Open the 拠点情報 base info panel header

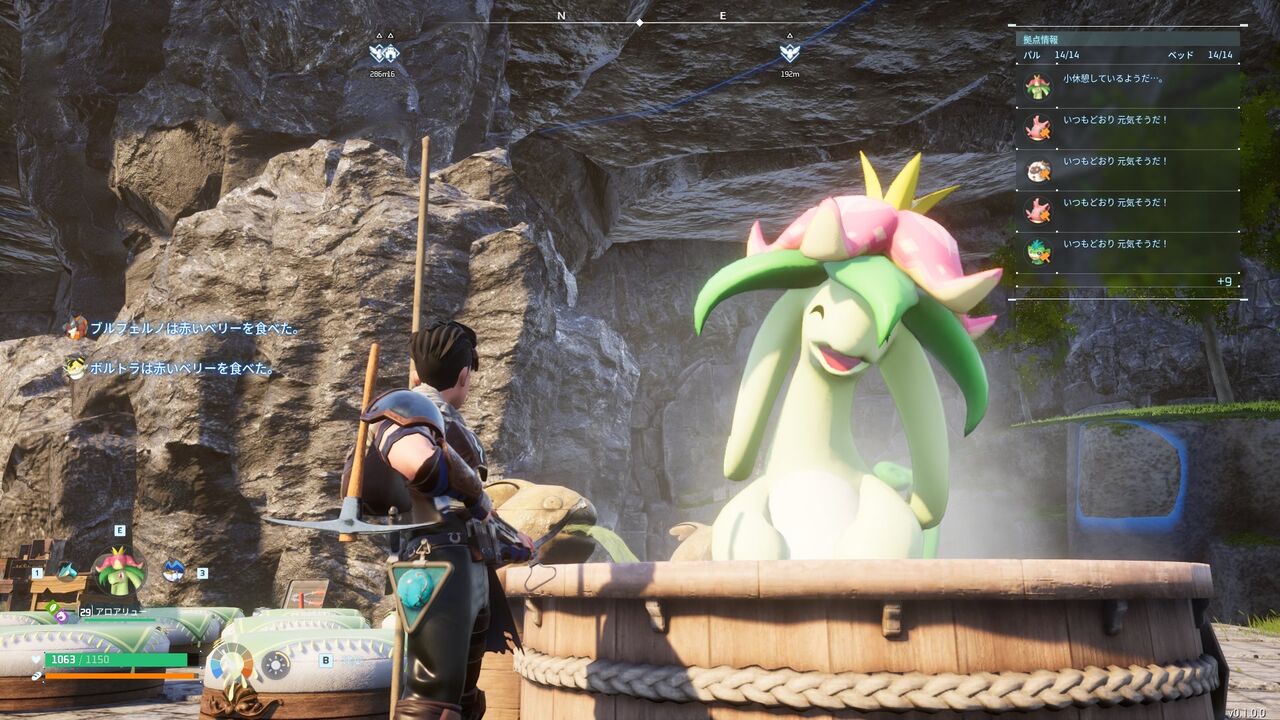1041,39
